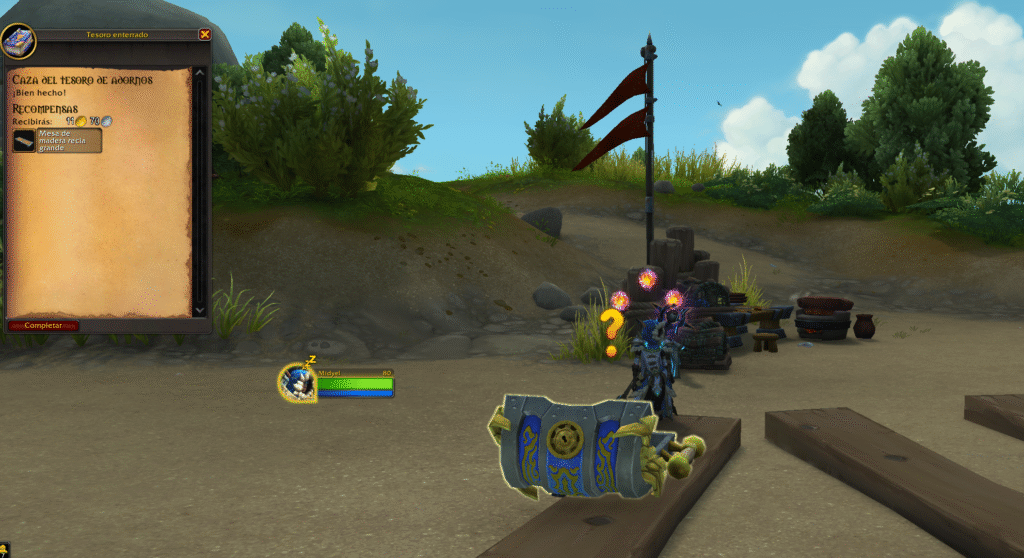This screenshot has width=1024, height=558.
Task: Click the quest text scrollbar down arrow
Action: pyautogui.click(x=199, y=310)
